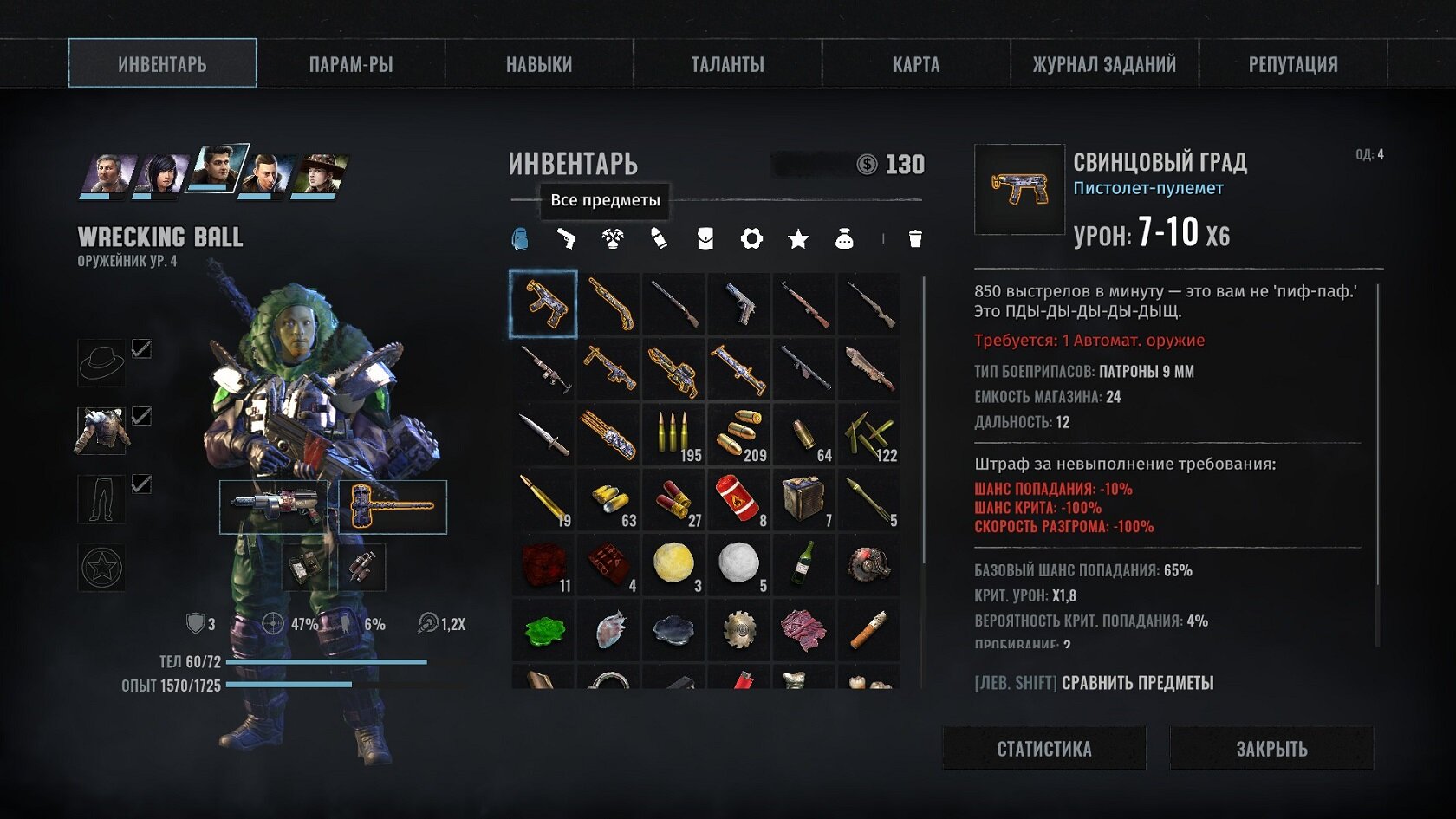The height and width of the screenshot is (819, 1456).
Task: Choose the cowboy hat squad member portrait
Action: tap(320, 174)
